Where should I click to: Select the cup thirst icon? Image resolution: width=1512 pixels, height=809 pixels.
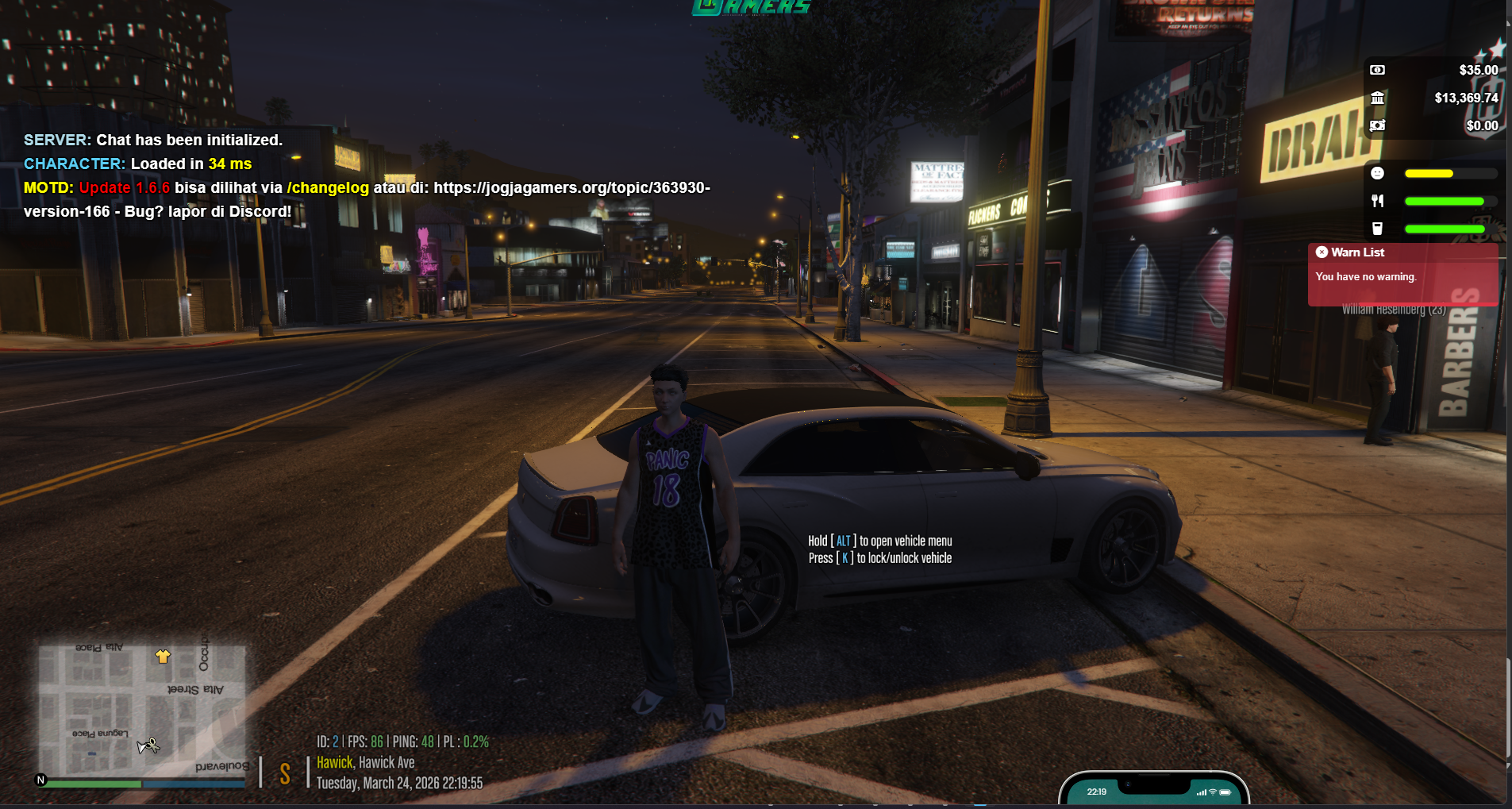point(1377,229)
